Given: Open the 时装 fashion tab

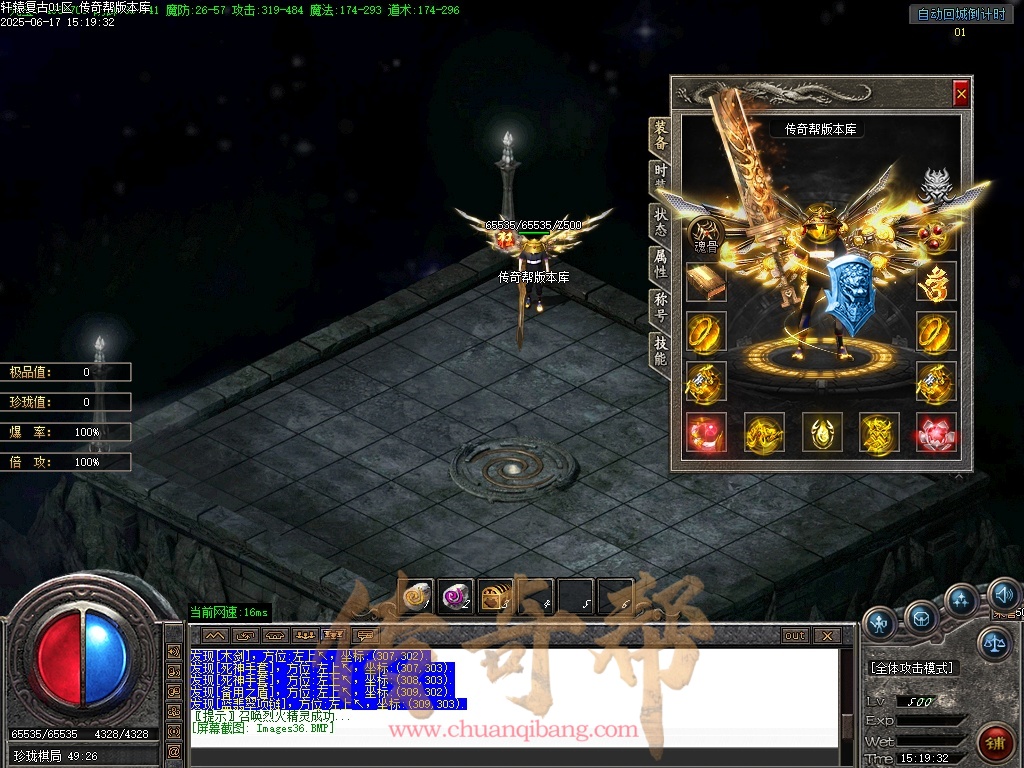Looking at the screenshot, I should tap(661, 176).
